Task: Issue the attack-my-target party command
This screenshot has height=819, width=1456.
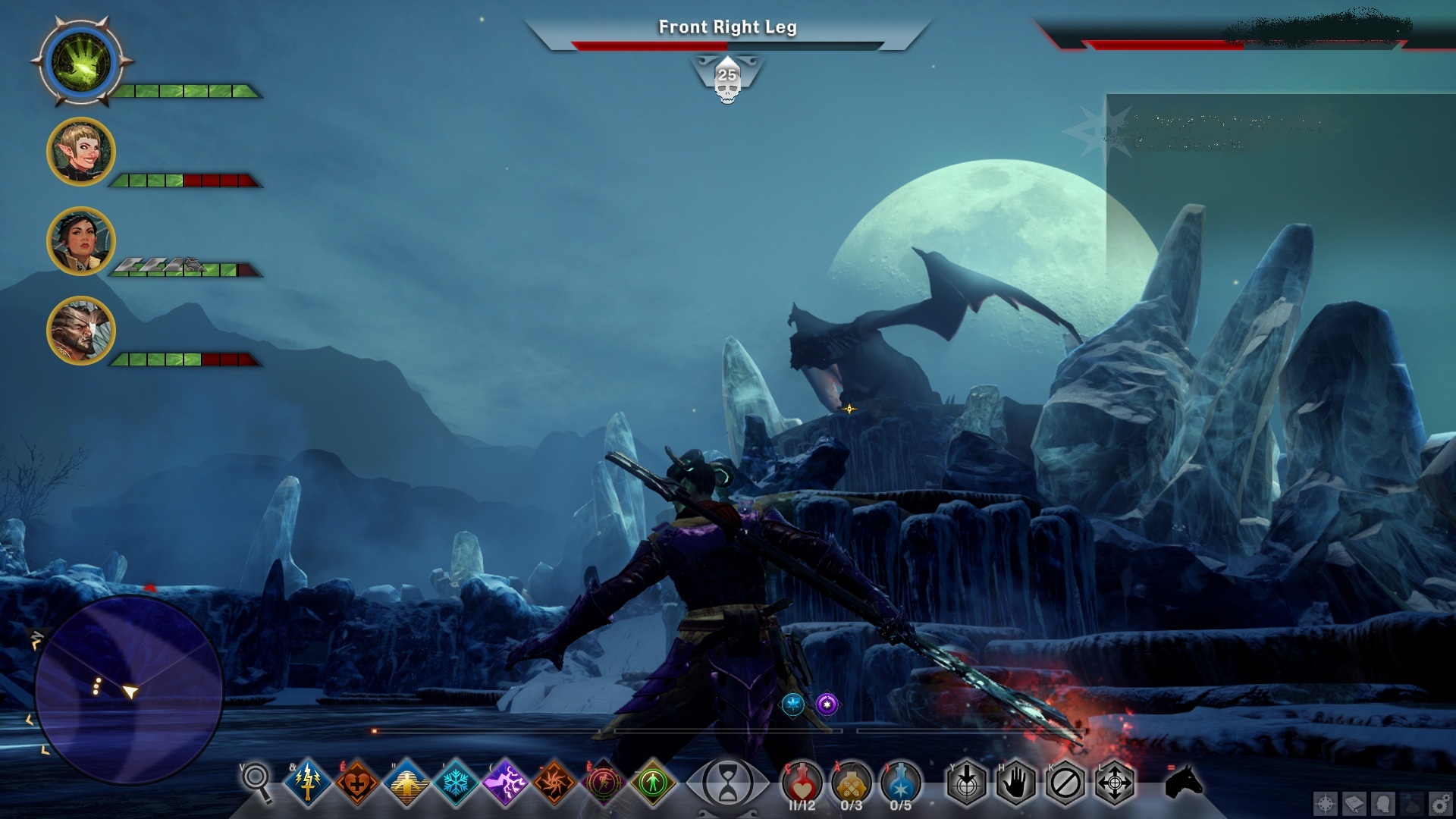Action: tap(967, 783)
